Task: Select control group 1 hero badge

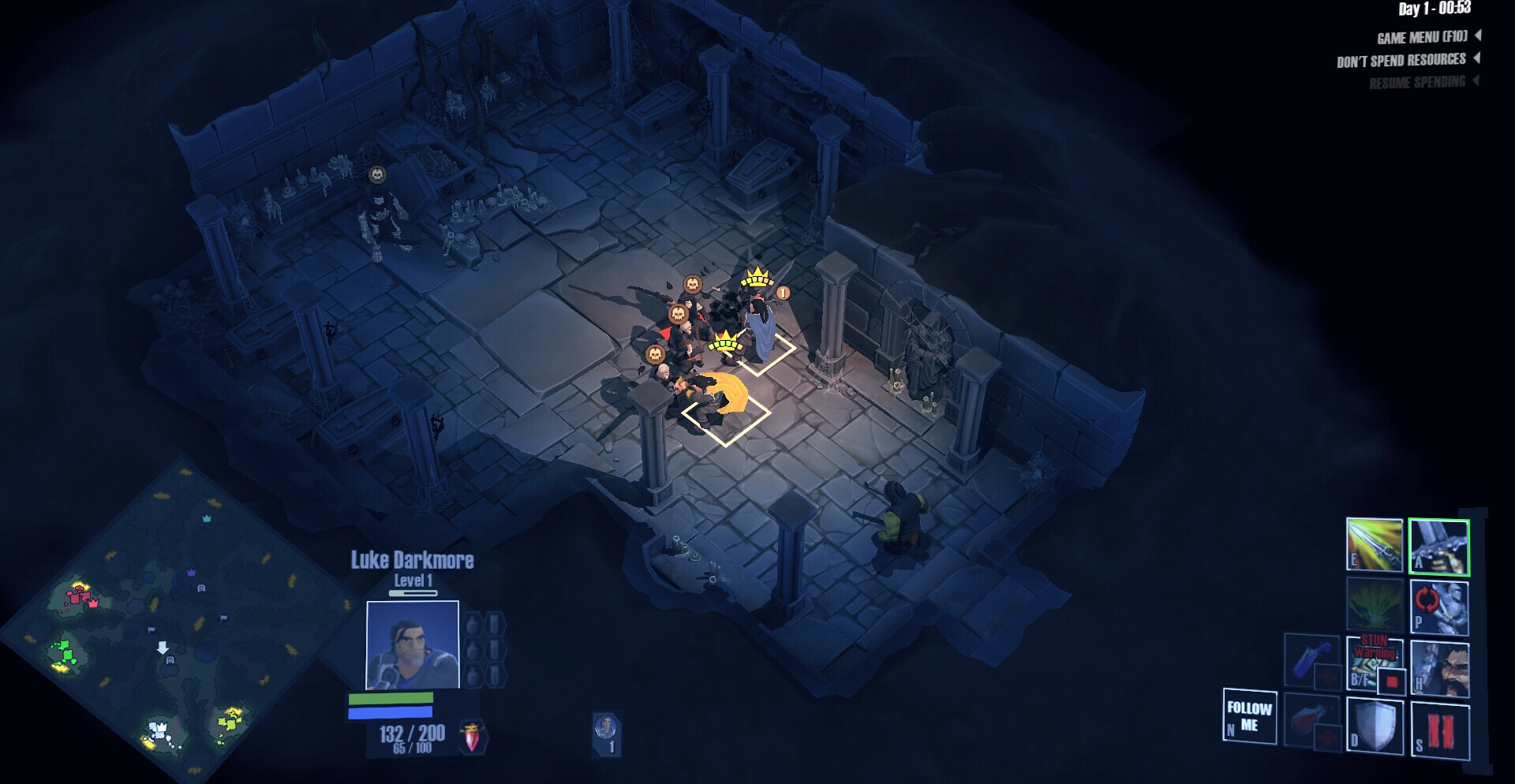Action: [606, 734]
